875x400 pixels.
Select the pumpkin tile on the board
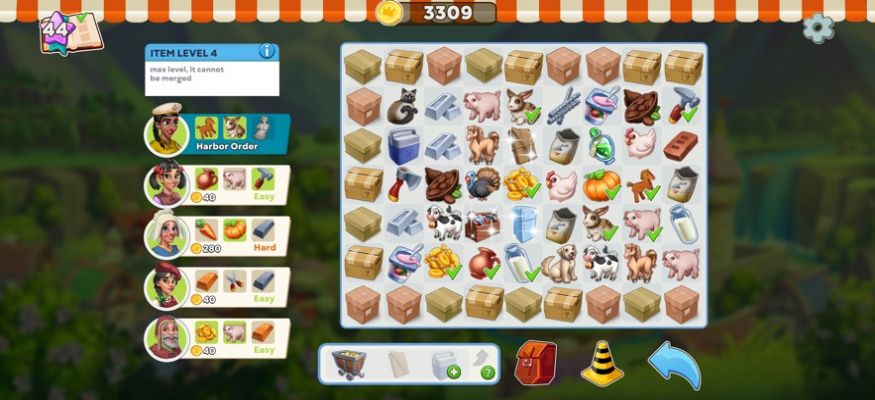pos(603,184)
